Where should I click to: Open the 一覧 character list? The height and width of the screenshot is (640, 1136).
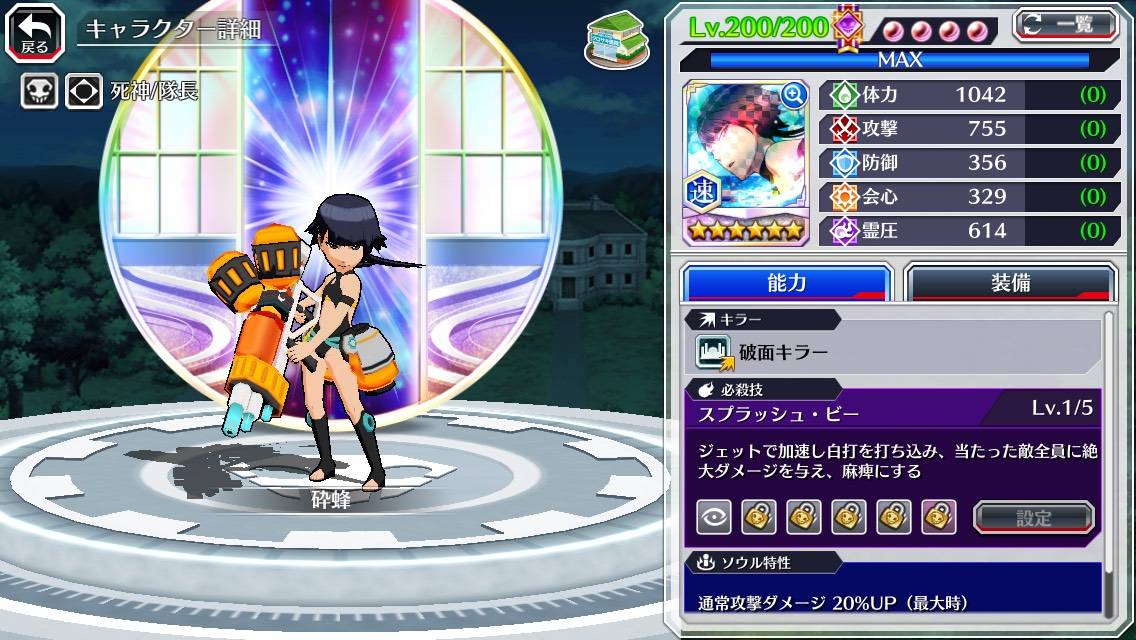click(x=1066, y=25)
